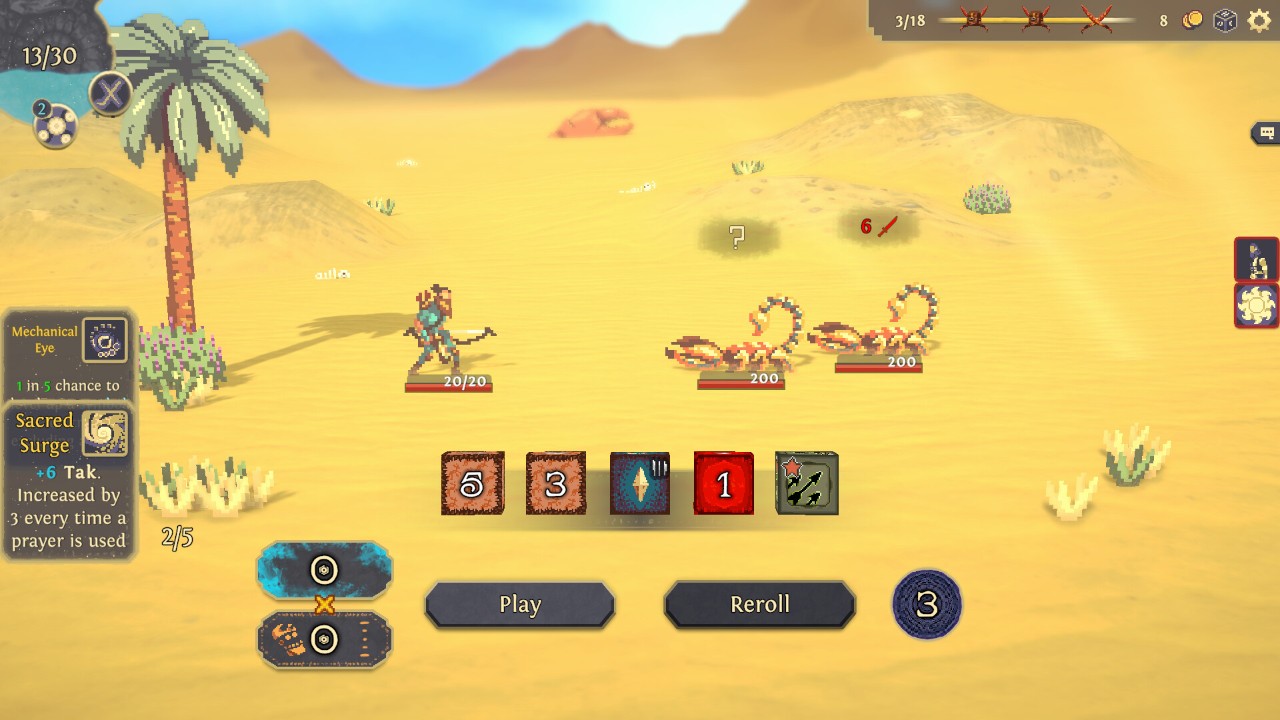Open the settings gear
The height and width of the screenshot is (720, 1280).
click(x=1259, y=21)
